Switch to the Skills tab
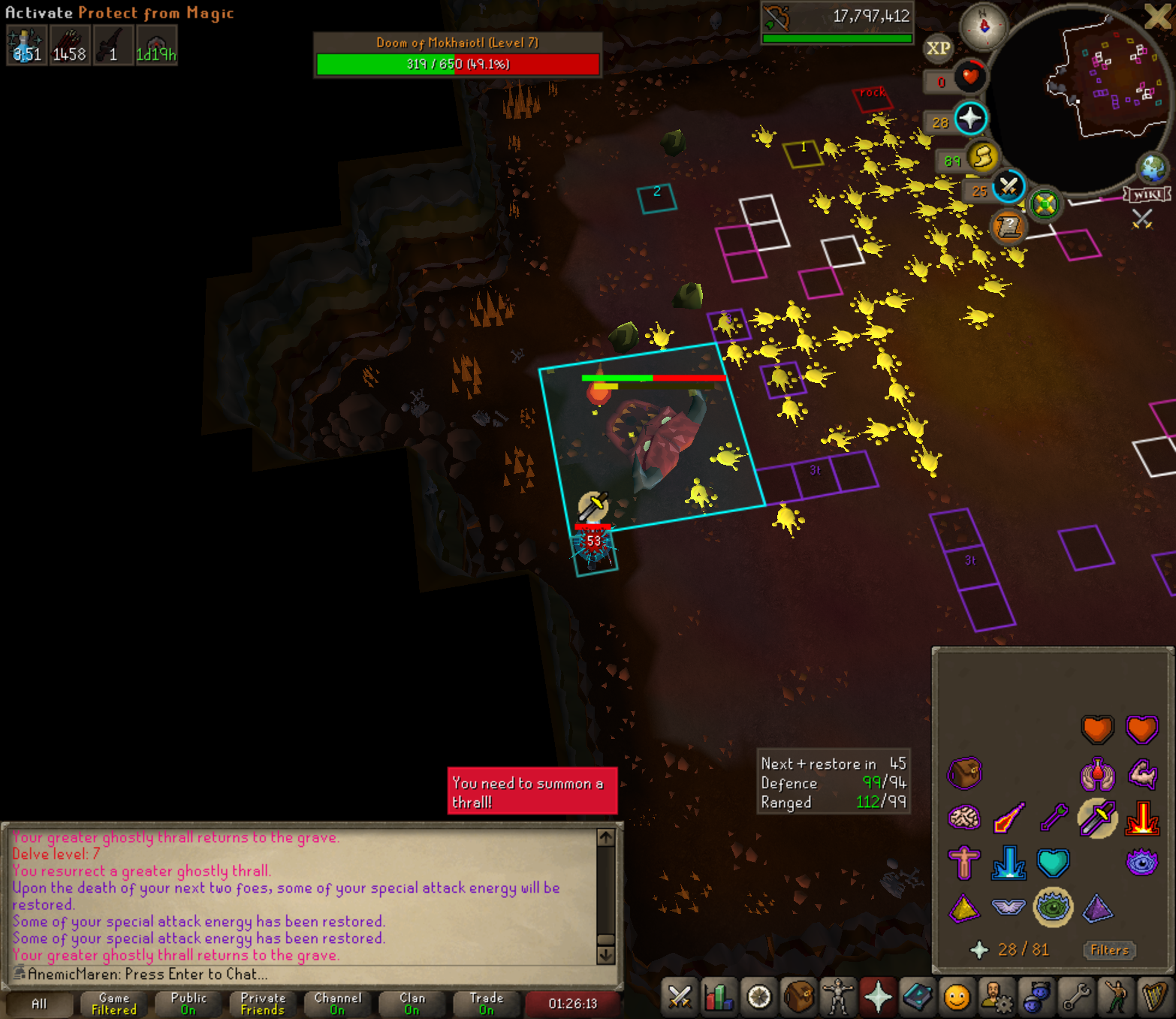Image resolution: width=1176 pixels, height=1019 pixels. pyautogui.click(x=719, y=997)
